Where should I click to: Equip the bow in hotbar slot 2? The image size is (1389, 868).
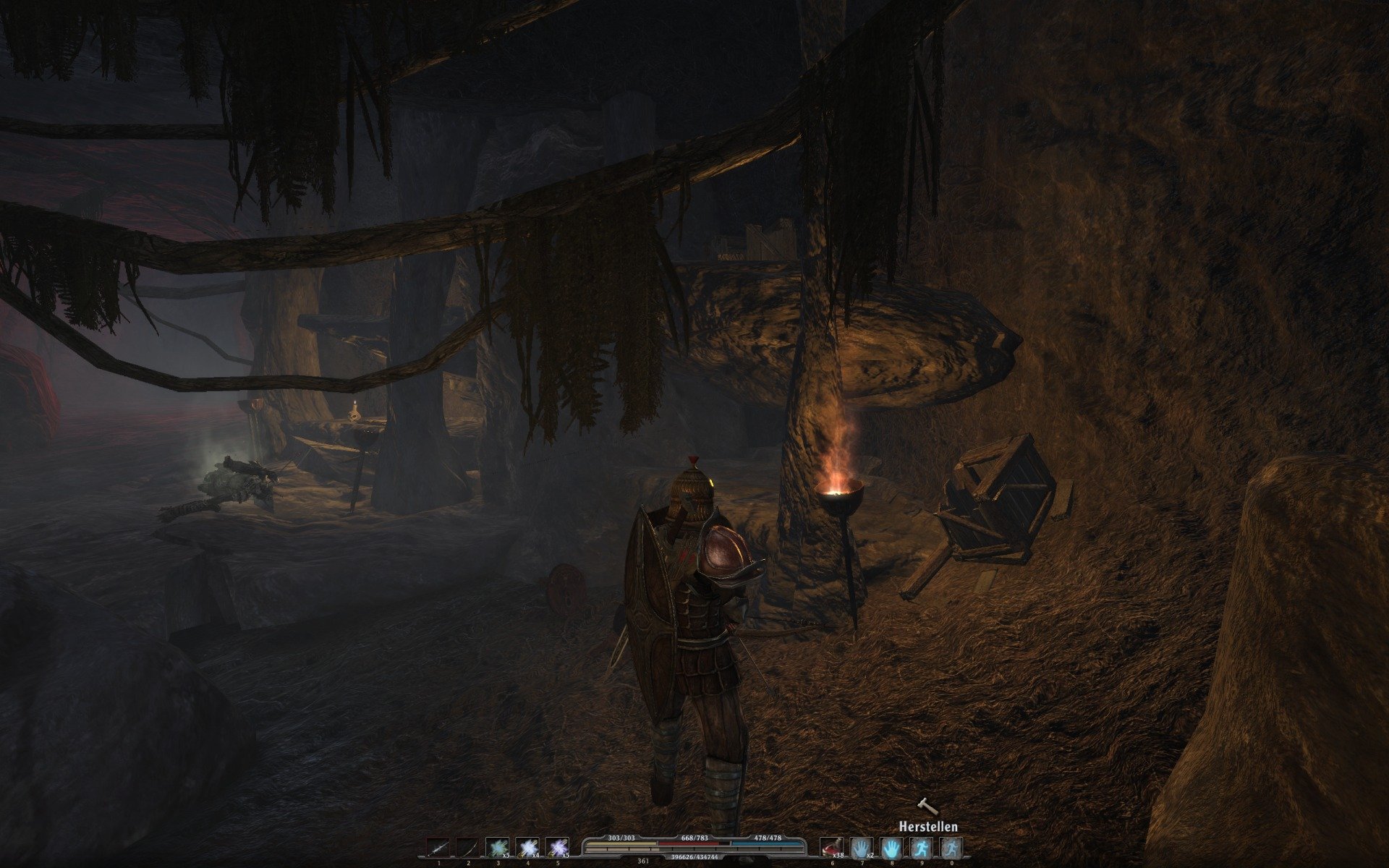coord(468,848)
